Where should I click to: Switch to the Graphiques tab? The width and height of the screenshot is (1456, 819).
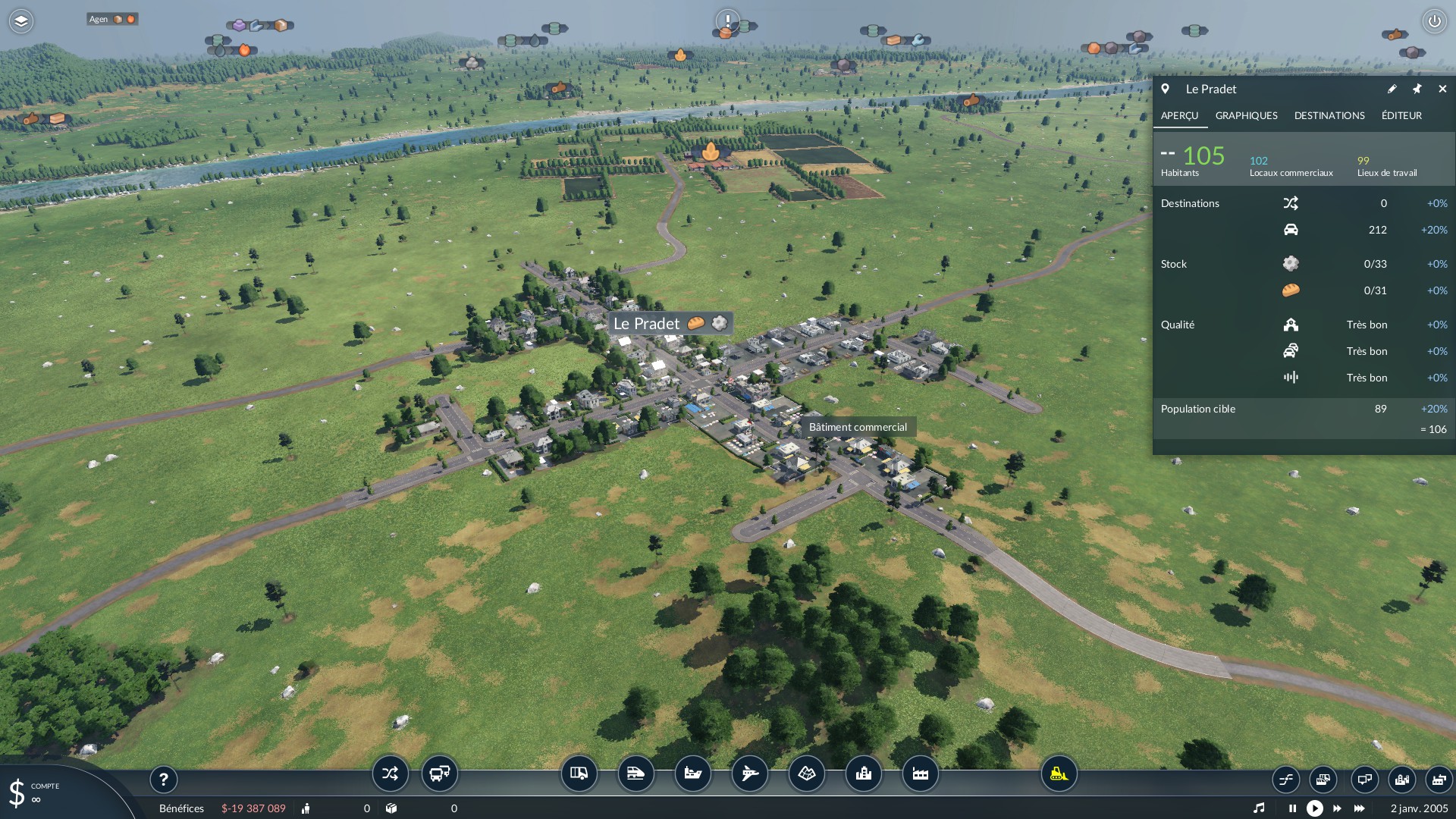(1246, 115)
